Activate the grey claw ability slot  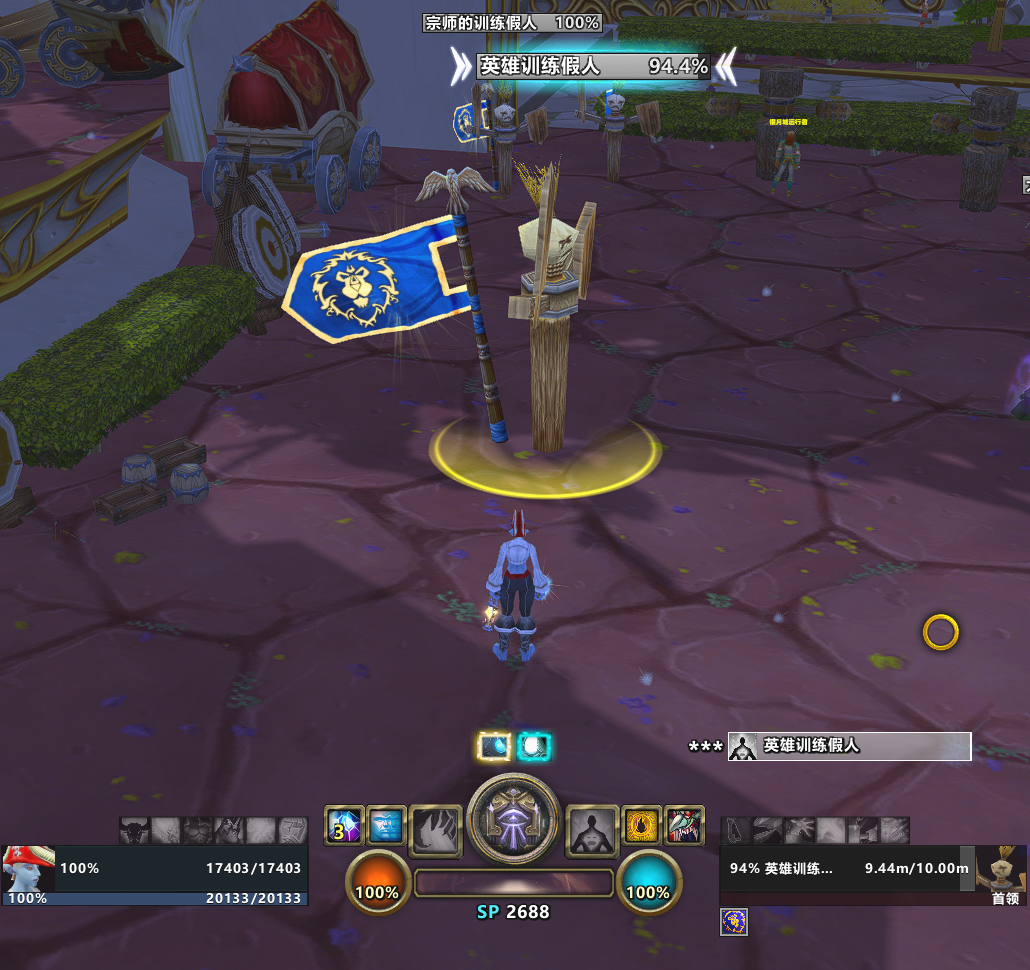point(436,831)
